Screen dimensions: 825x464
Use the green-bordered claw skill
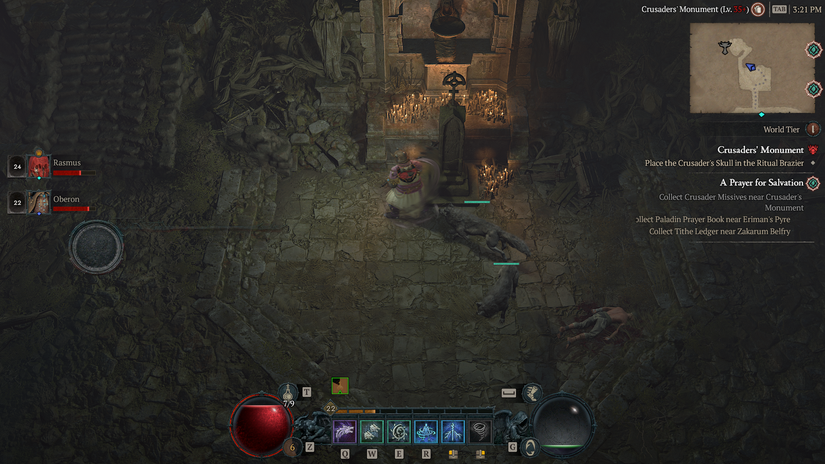pos(372,431)
